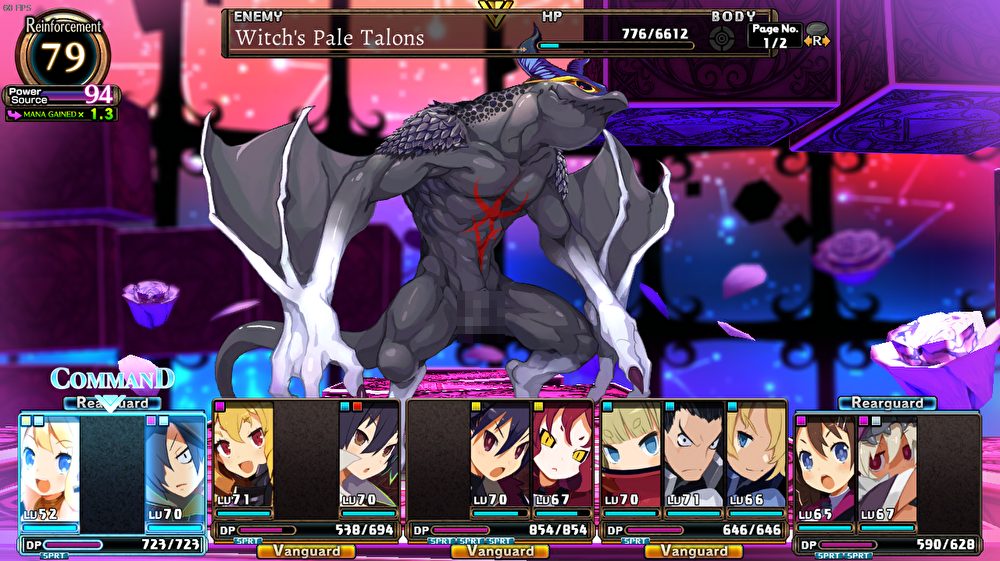The width and height of the screenshot is (1000, 561).
Task: Click the Page No. 1/2 indicator
Action: (x=774, y=36)
